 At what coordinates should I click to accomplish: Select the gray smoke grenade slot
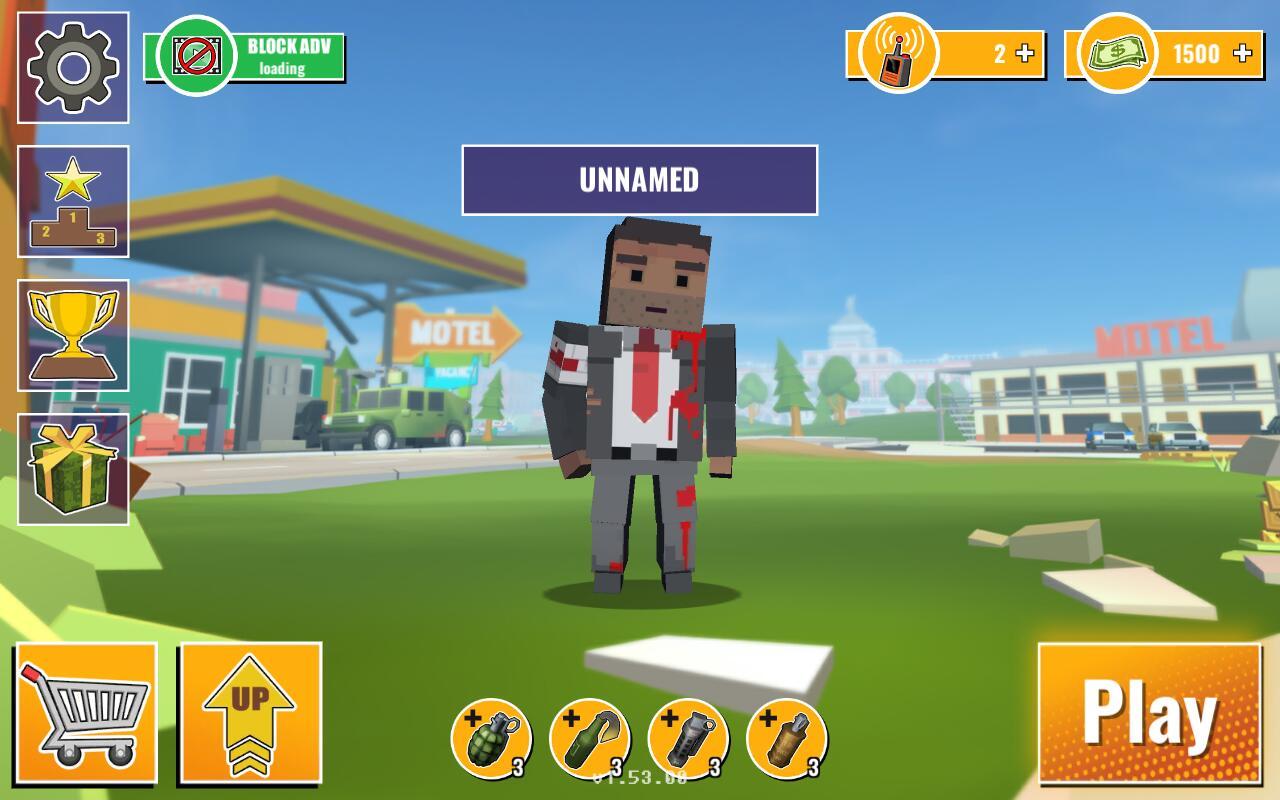688,739
